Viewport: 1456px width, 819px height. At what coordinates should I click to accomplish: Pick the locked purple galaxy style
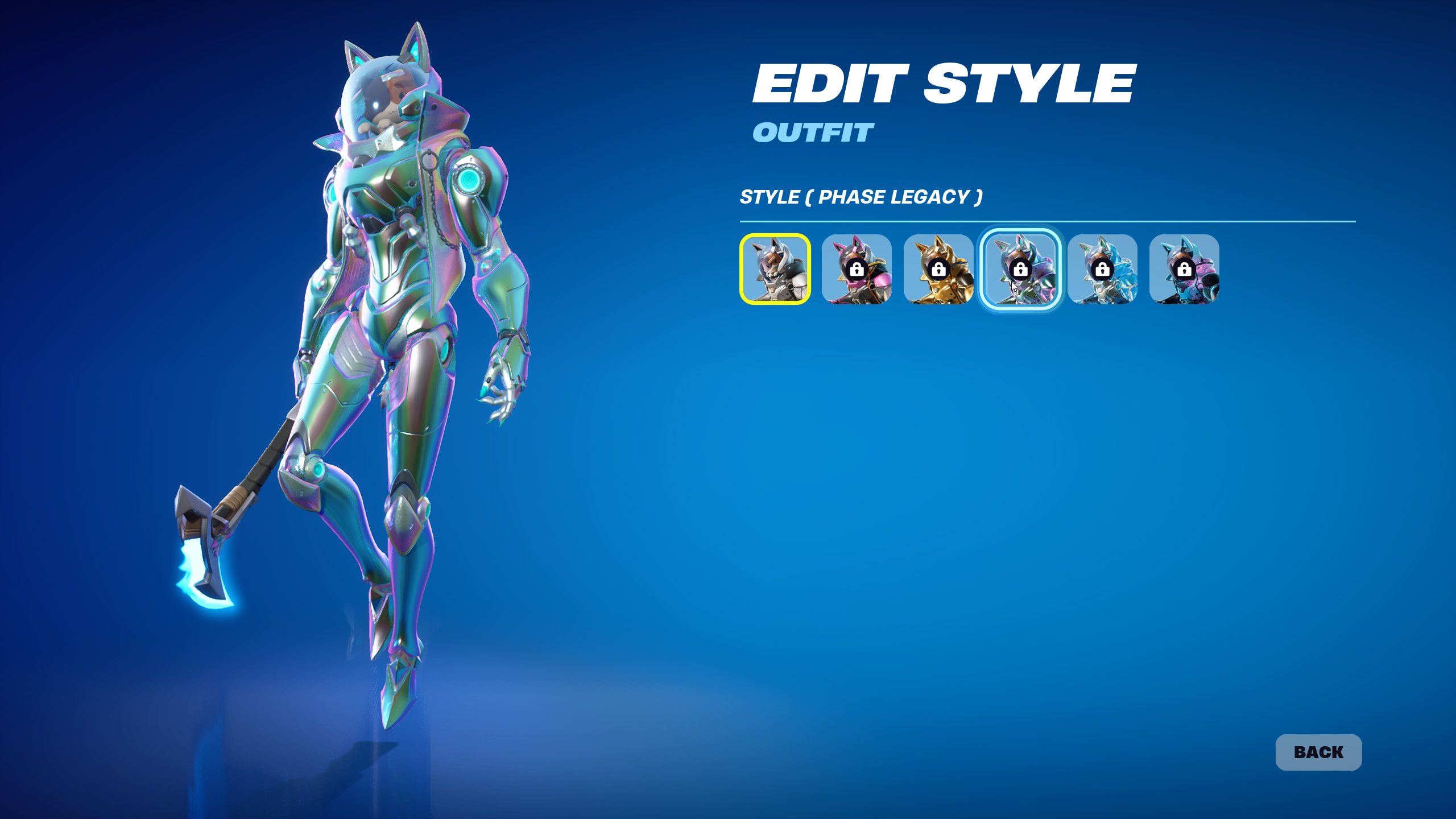pos(1184,269)
